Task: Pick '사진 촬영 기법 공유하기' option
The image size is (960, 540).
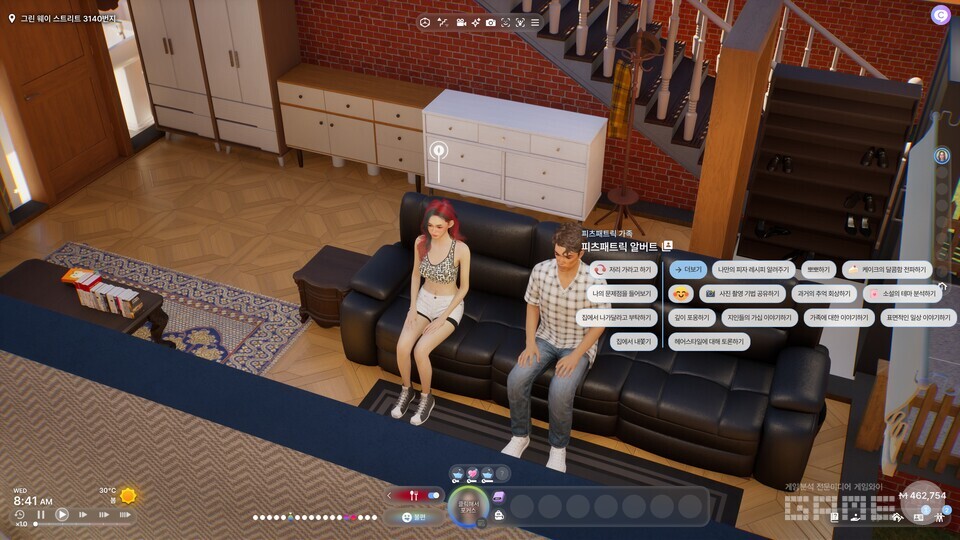Action: 740,294
